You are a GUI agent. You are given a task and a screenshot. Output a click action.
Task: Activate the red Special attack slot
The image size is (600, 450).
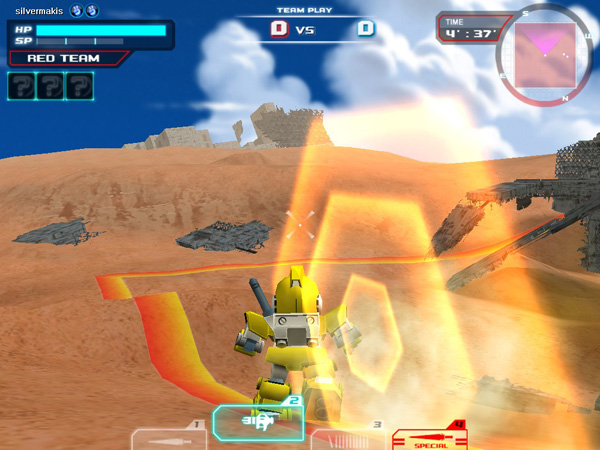[x=430, y=437]
